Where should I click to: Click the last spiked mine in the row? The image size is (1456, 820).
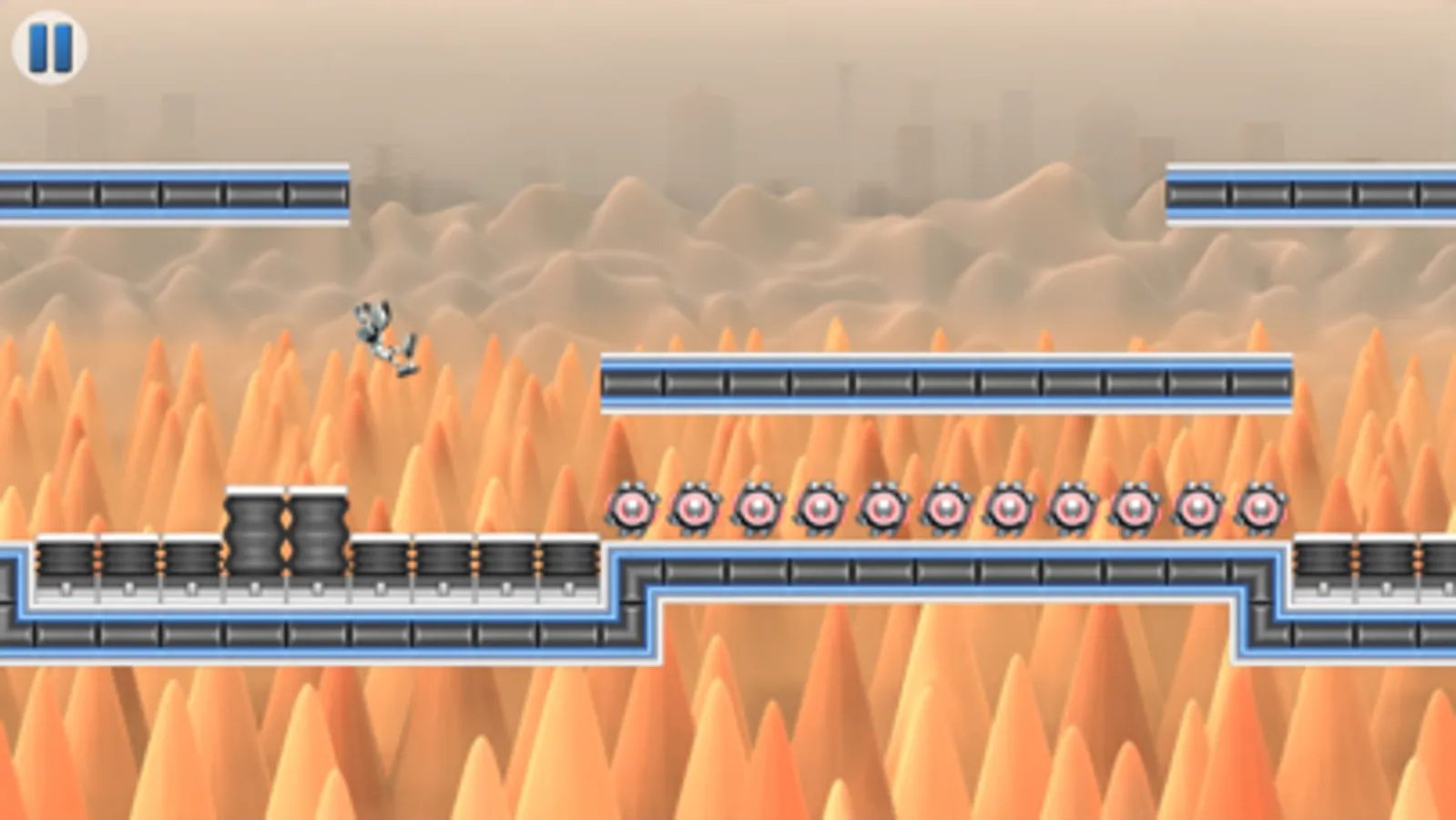[1262, 507]
